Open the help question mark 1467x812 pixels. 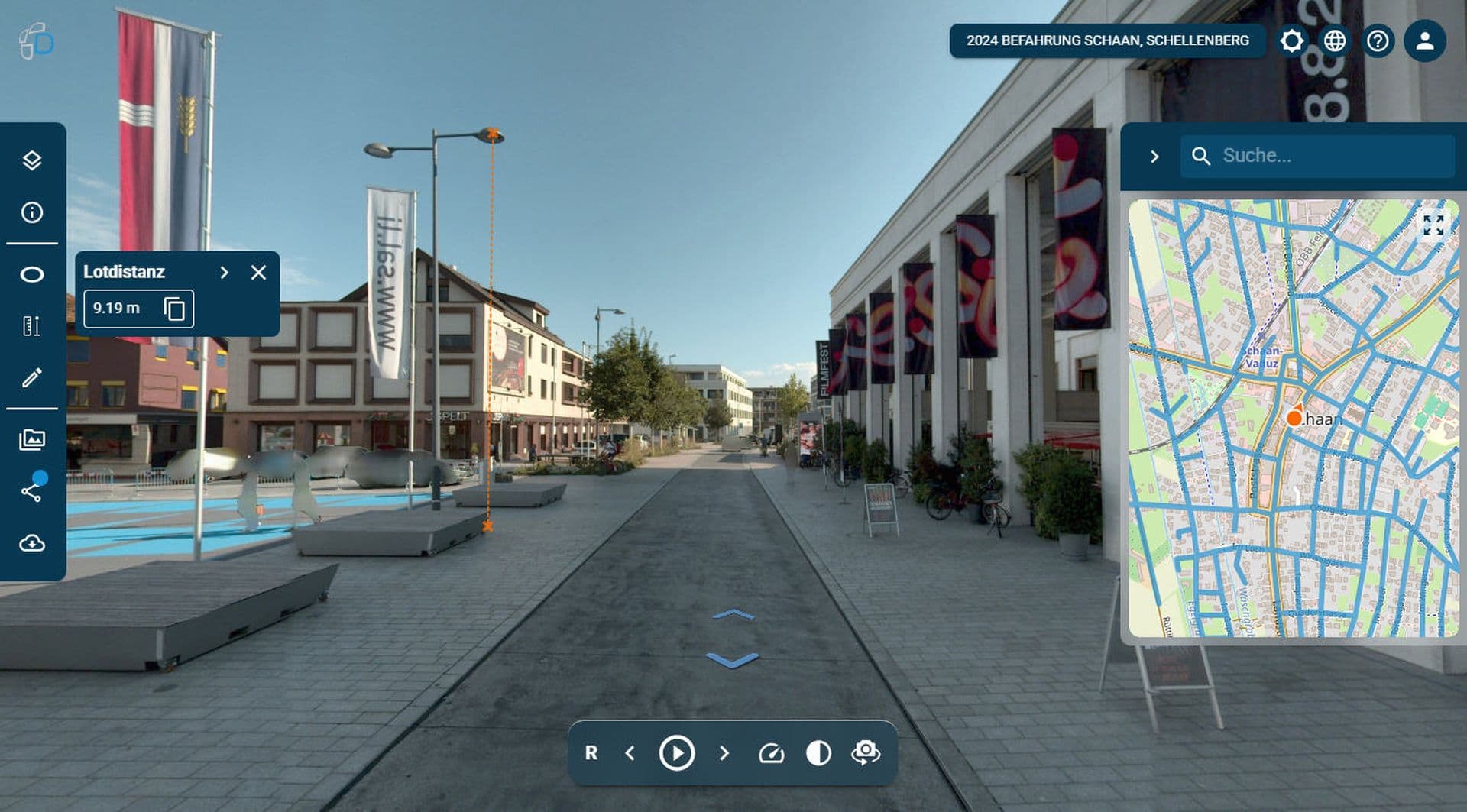tap(1378, 40)
